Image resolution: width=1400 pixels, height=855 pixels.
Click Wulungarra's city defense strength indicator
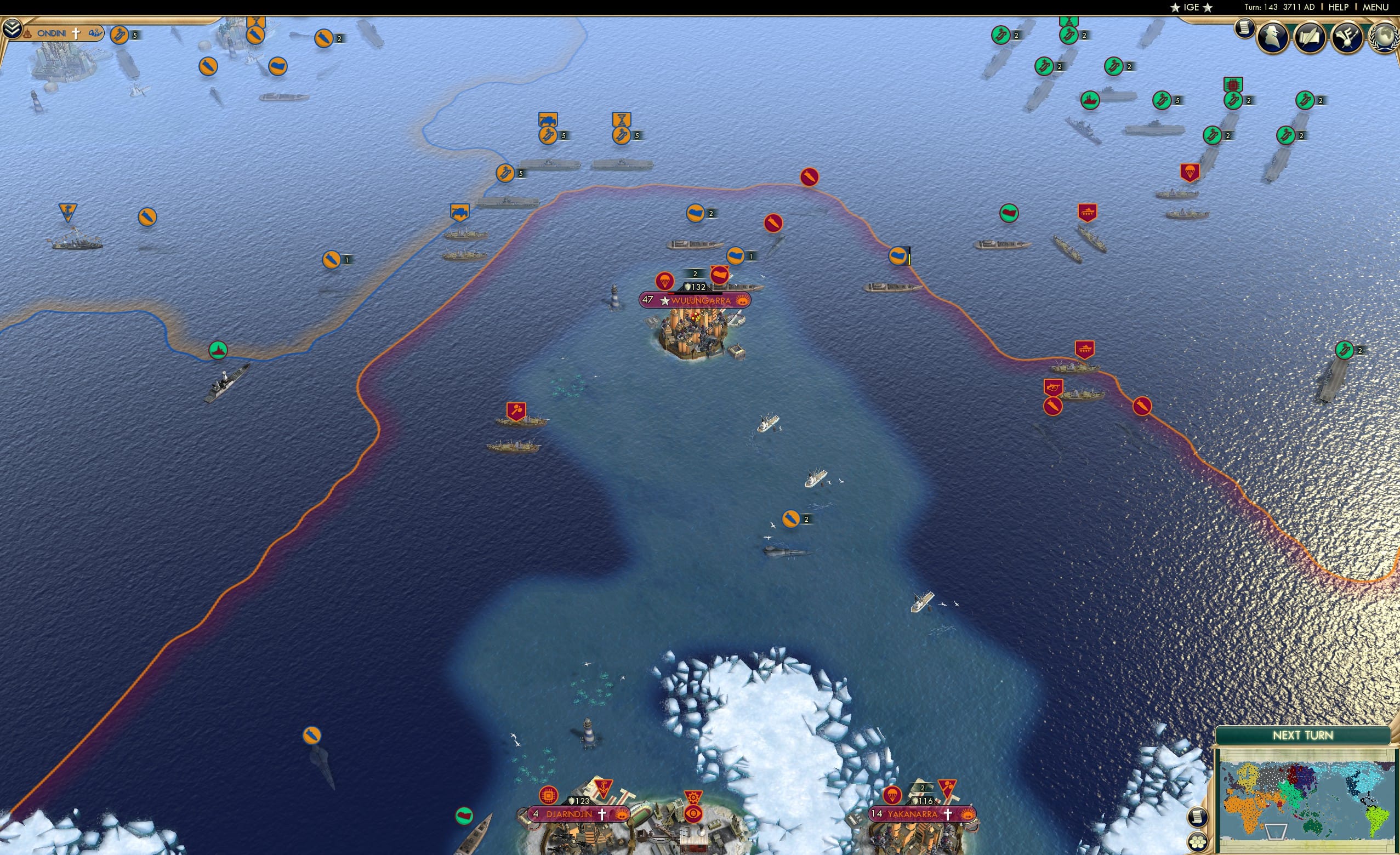tap(695, 286)
